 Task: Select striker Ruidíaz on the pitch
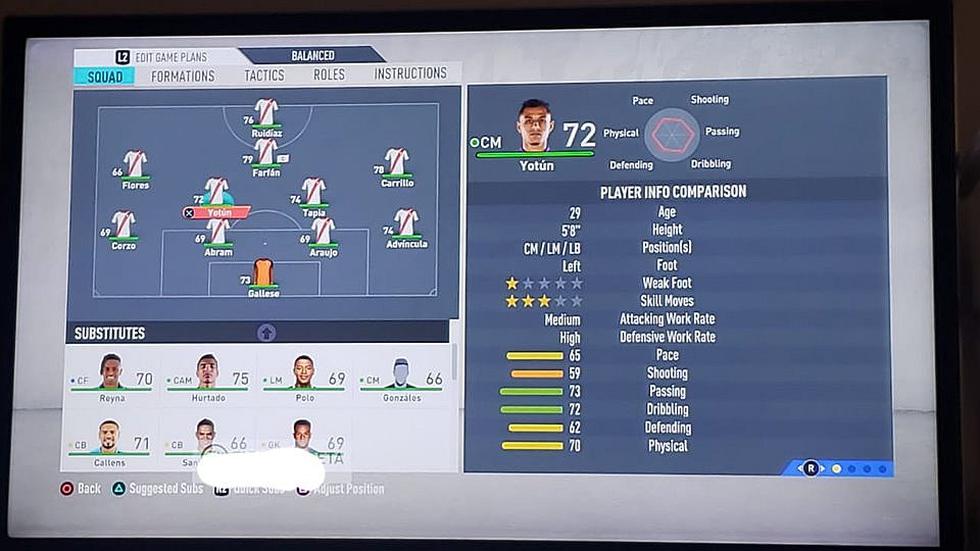point(266,113)
